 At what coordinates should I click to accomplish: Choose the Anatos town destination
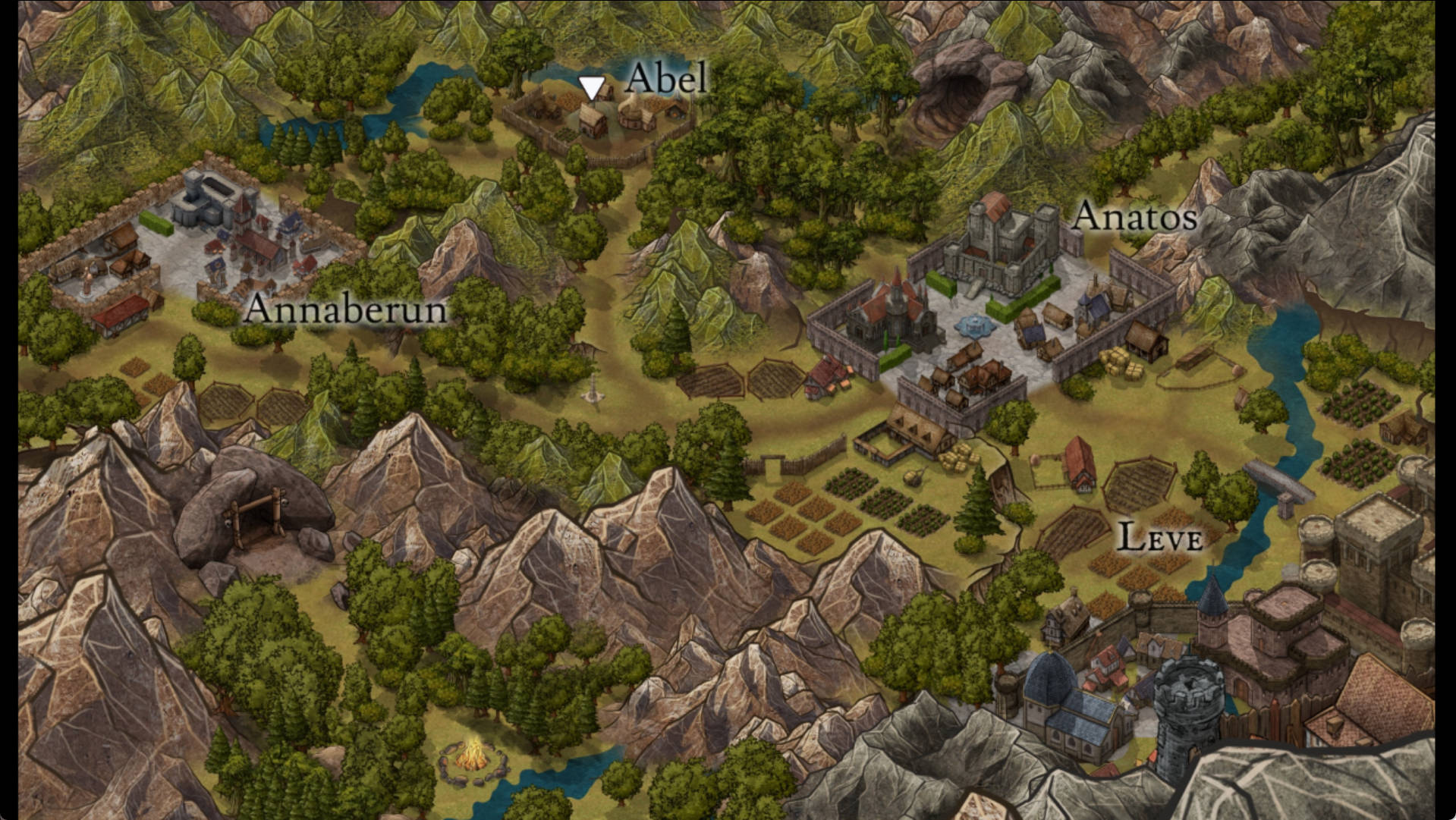pos(1134,217)
